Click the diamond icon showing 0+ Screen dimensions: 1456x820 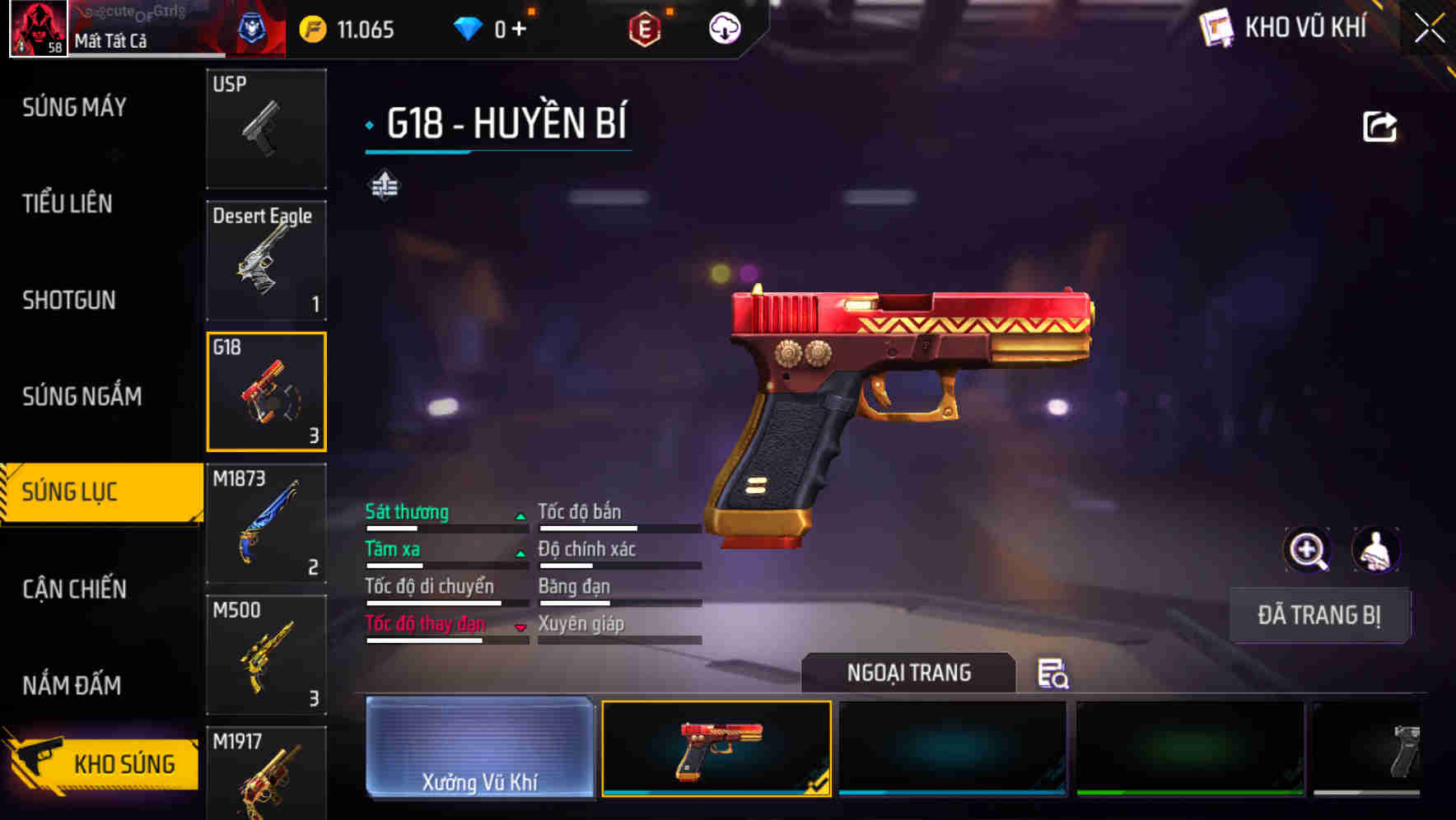(469, 27)
